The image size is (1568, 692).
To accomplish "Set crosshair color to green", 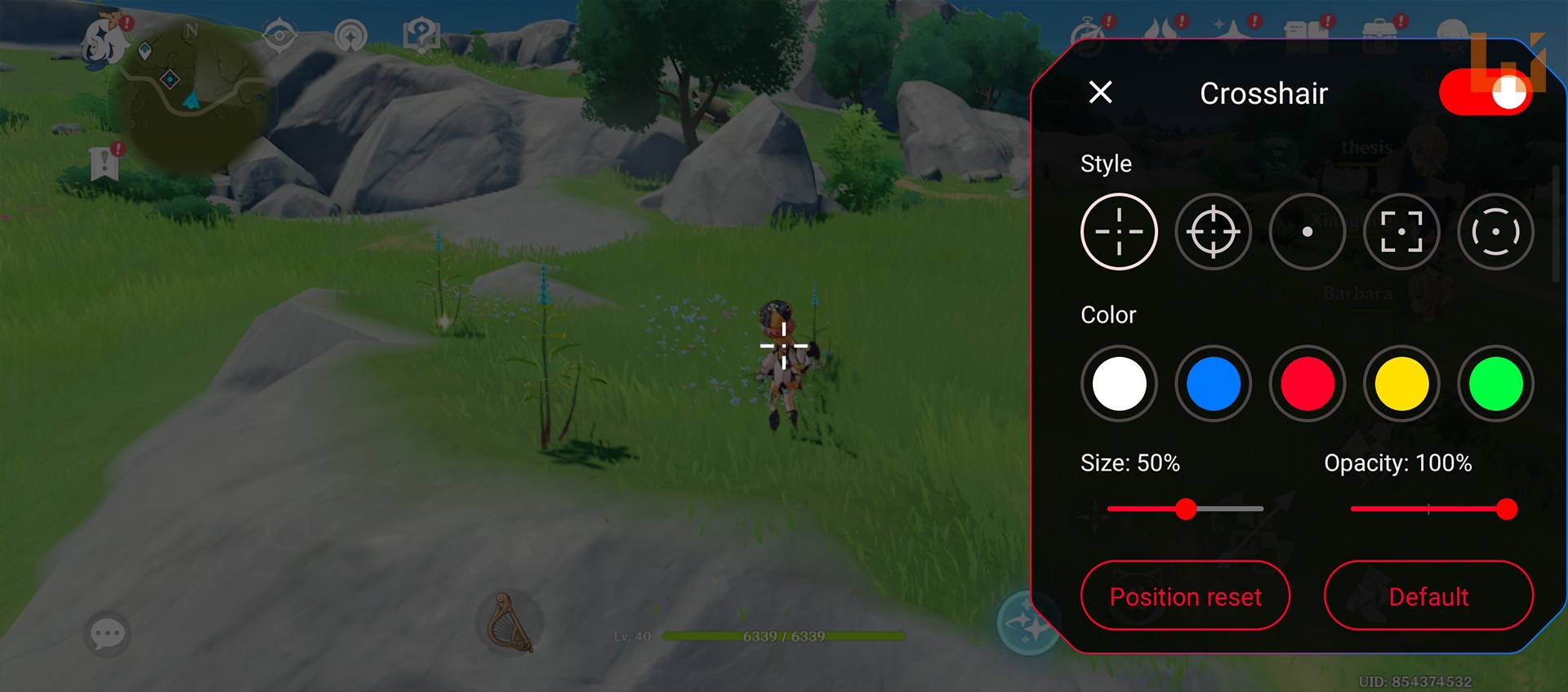I will coord(1495,384).
